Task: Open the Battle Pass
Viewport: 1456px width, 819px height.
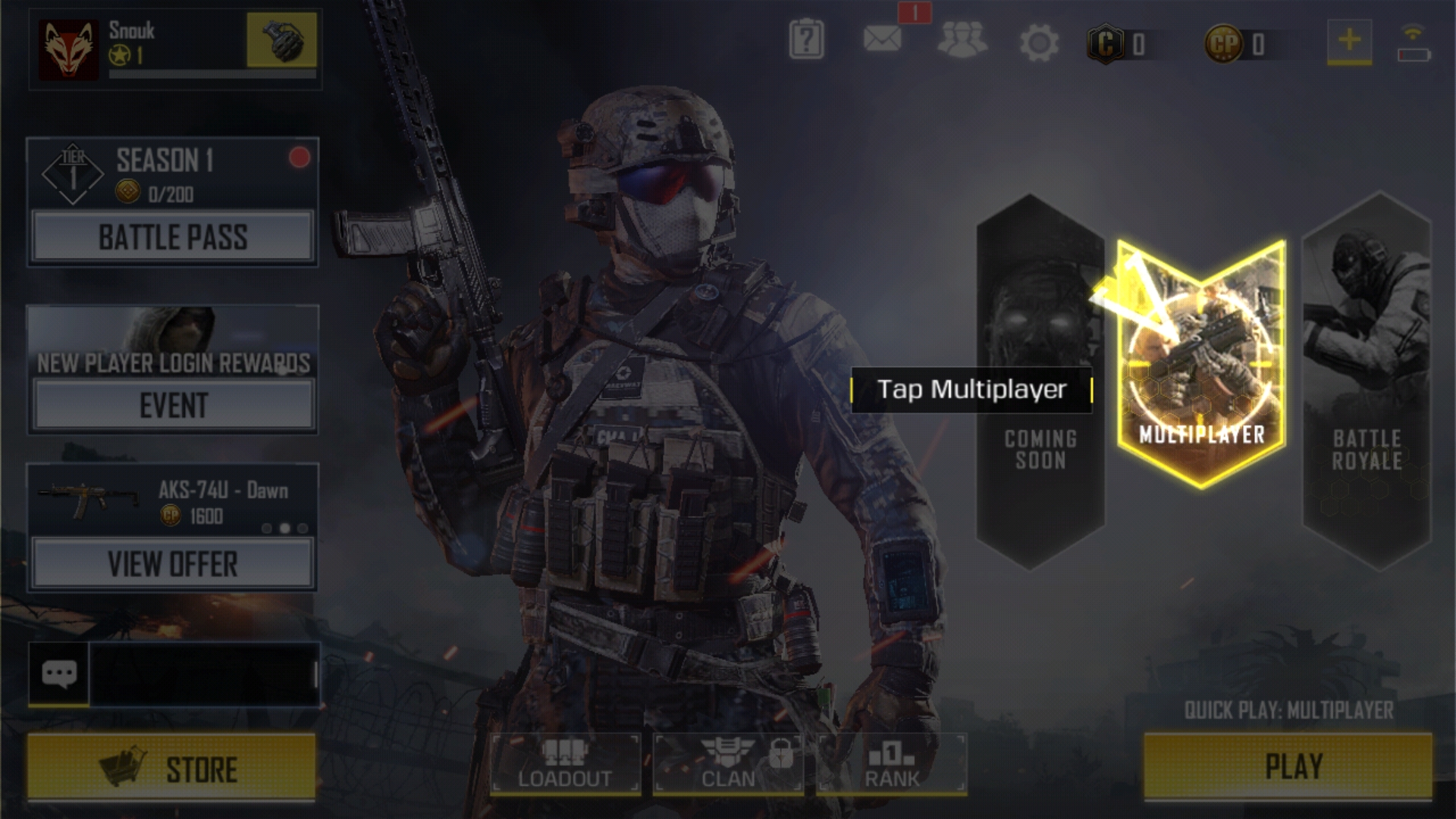Action: point(173,237)
